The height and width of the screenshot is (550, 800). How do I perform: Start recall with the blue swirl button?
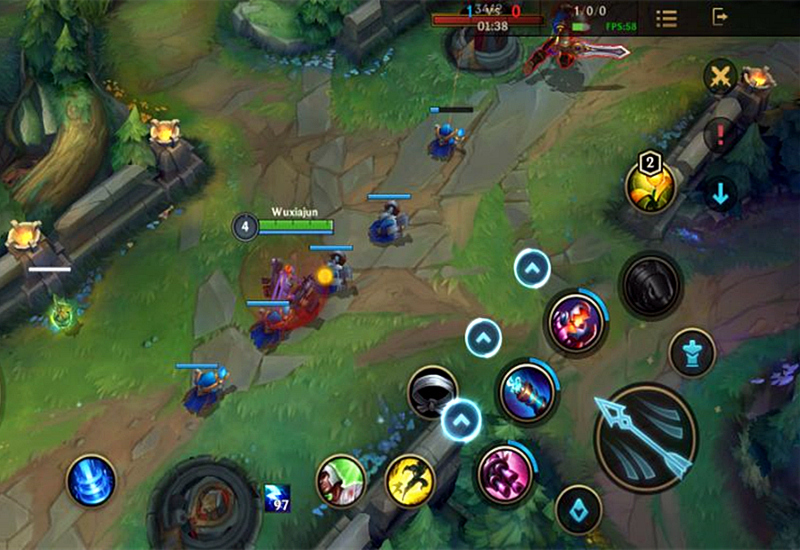(x=91, y=480)
